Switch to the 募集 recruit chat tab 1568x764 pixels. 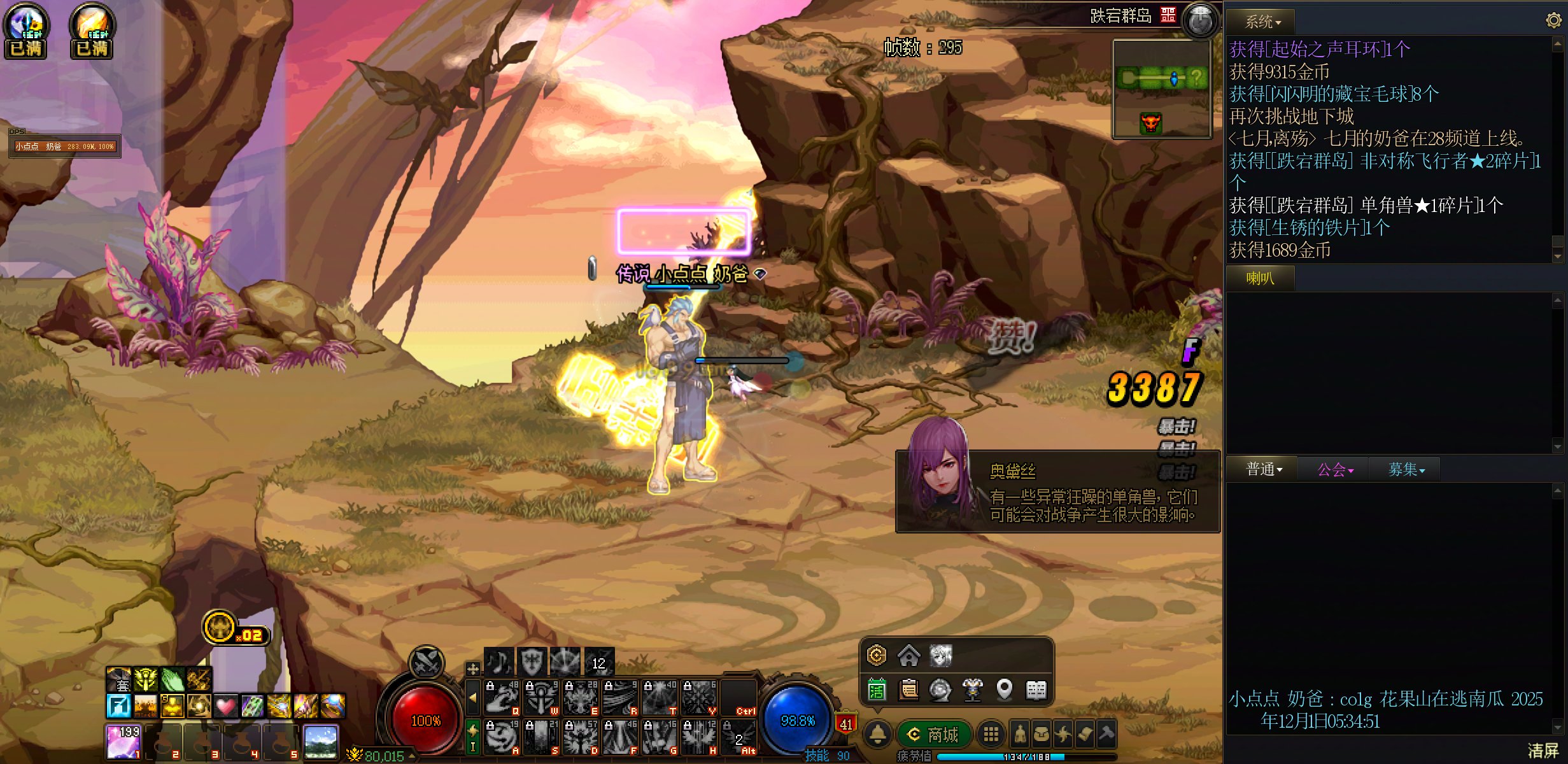tap(1406, 470)
